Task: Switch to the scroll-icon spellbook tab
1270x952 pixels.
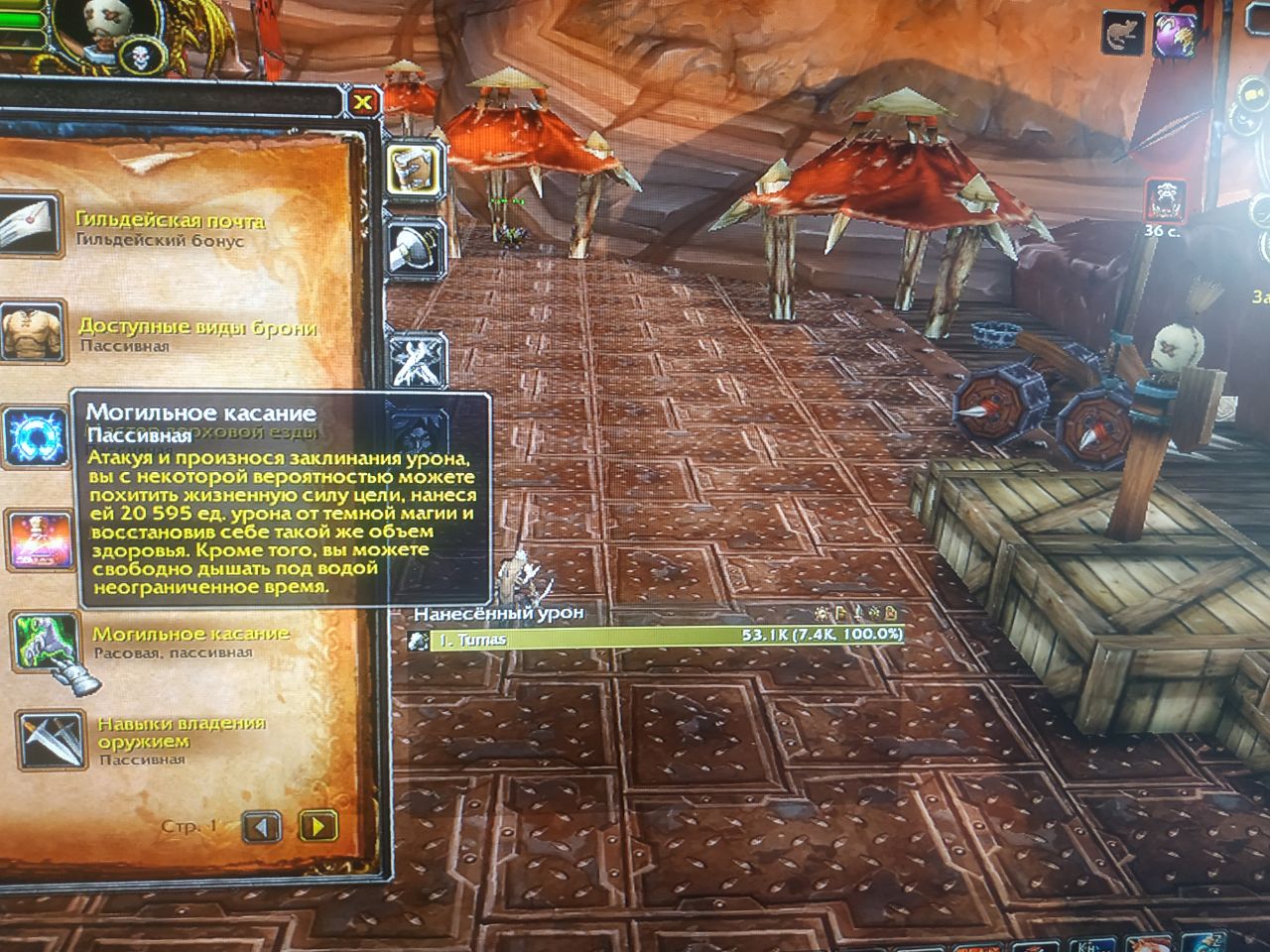Action: (410, 171)
